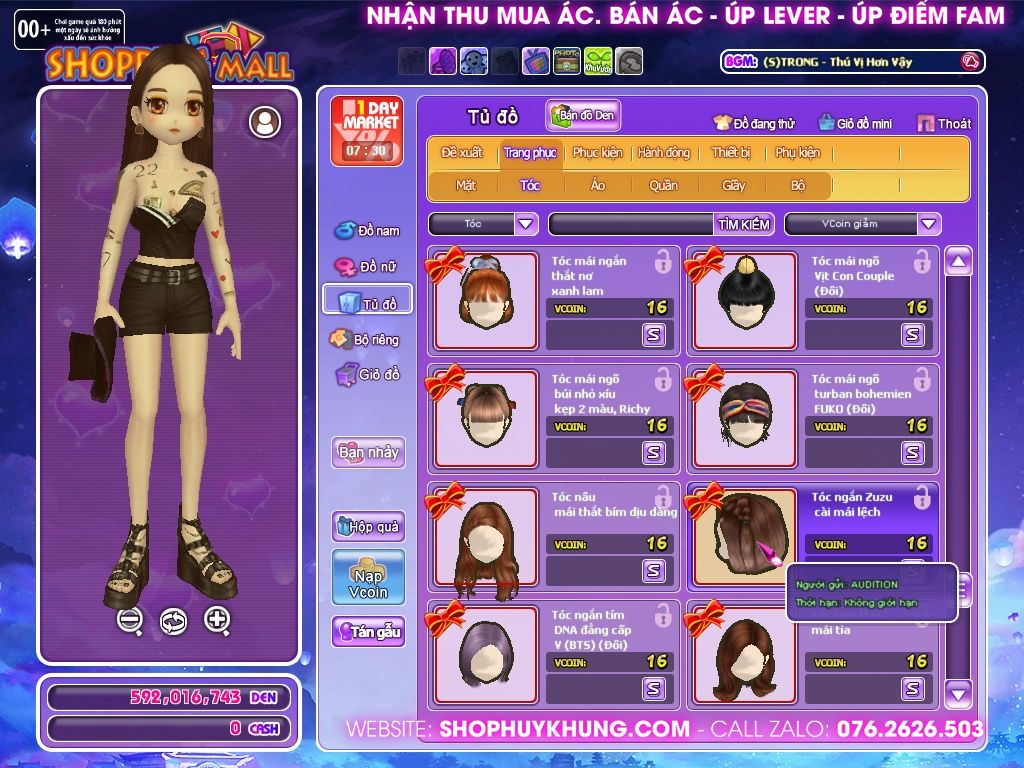Click the Bán đồ Den button

583,116
